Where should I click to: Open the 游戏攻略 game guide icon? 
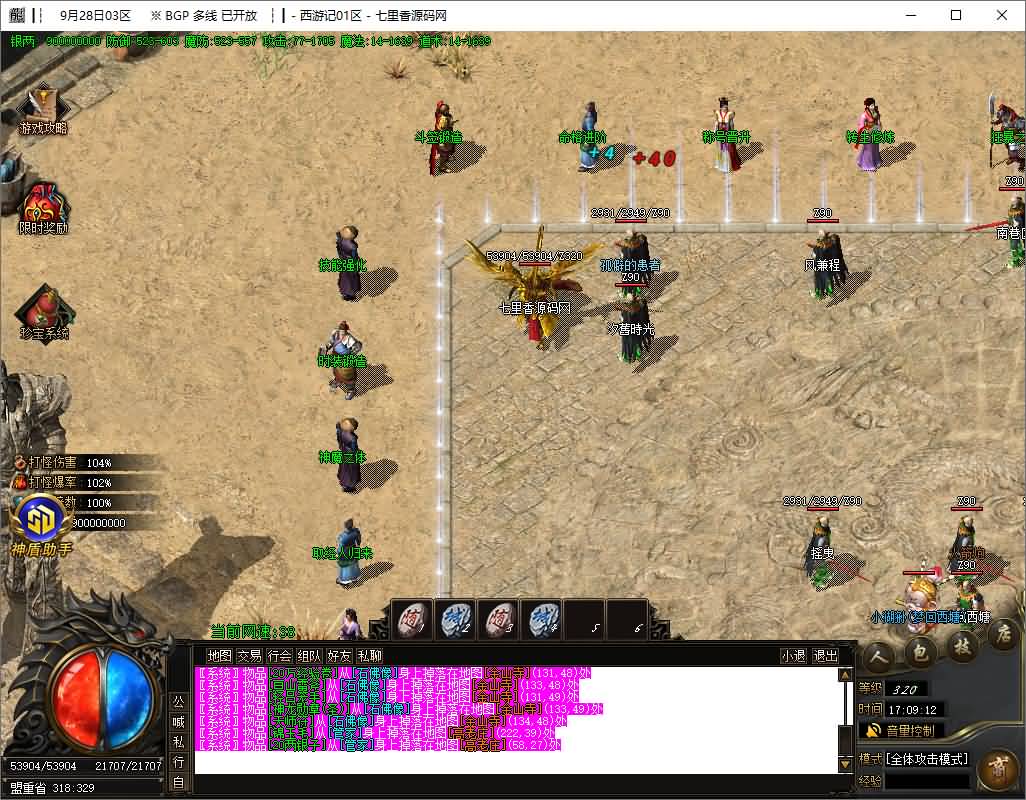tap(43, 108)
